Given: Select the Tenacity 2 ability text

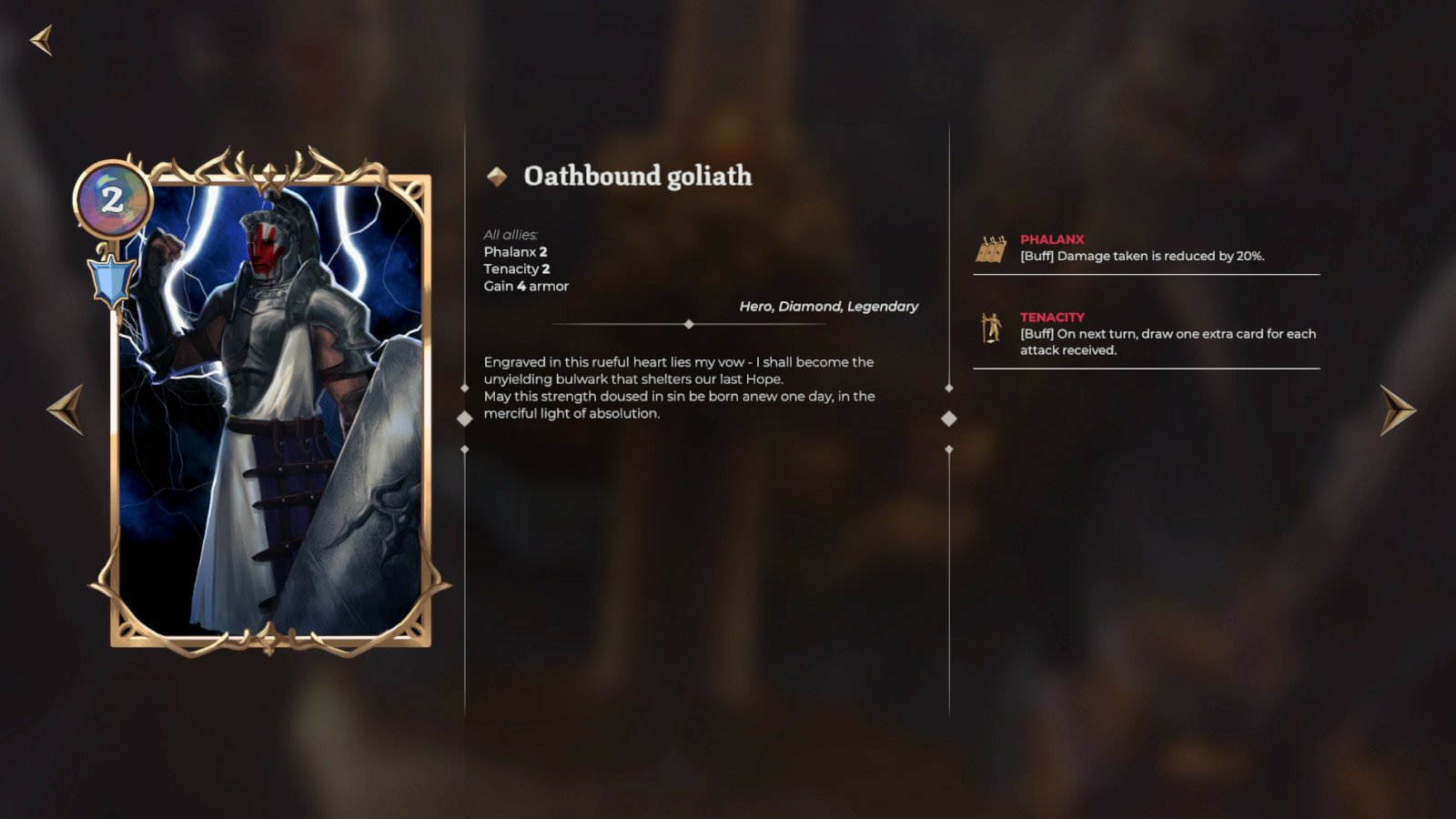Looking at the screenshot, I should [x=518, y=268].
